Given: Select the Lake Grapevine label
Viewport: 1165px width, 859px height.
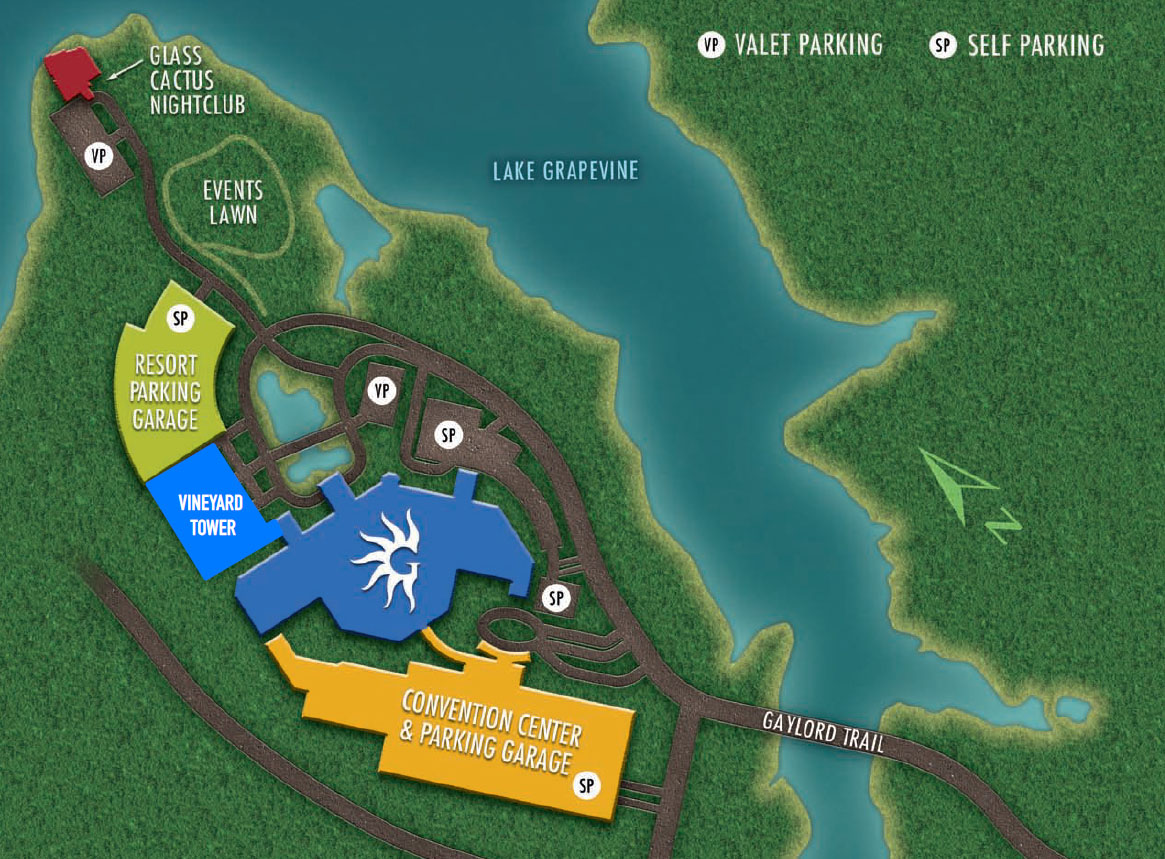Looking at the screenshot, I should click(565, 172).
